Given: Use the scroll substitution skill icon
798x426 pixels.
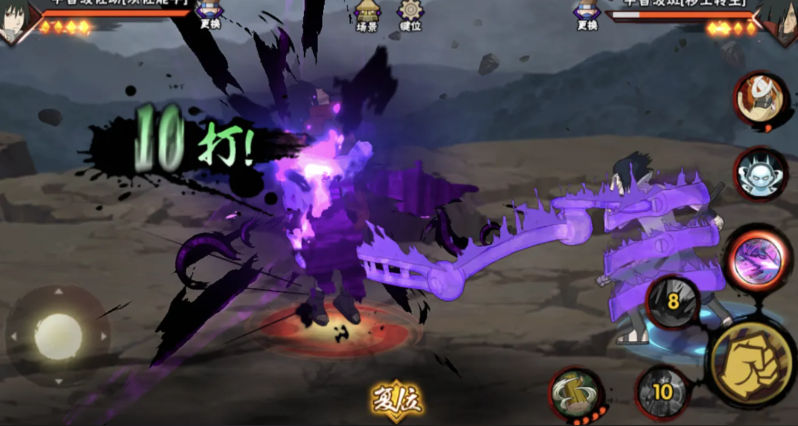Looking at the screenshot, I should 575,392.
